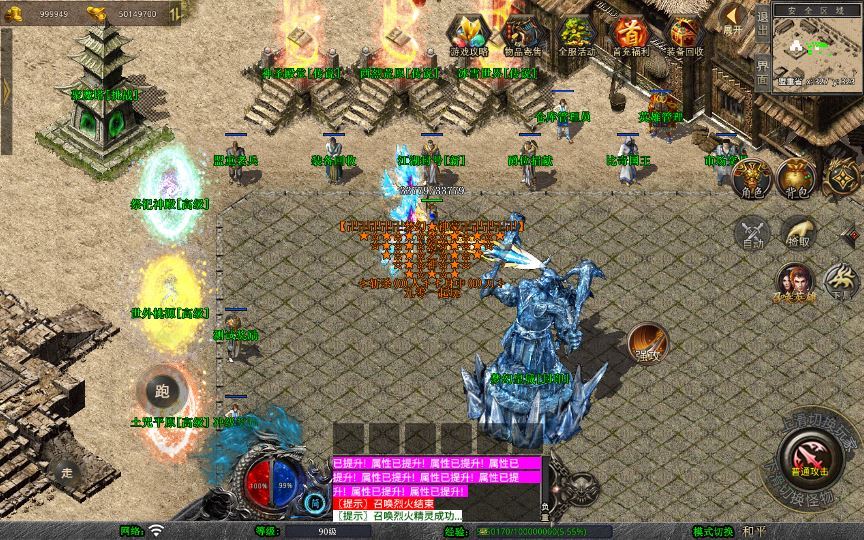
Task: Tap the 拾取 pickup button
Action: point(797,232)
